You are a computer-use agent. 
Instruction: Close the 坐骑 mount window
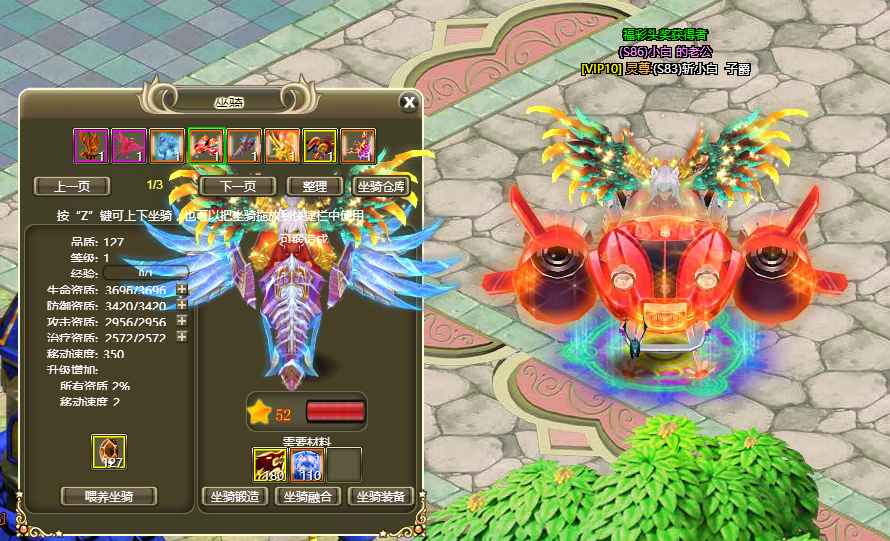click(408, 102)
